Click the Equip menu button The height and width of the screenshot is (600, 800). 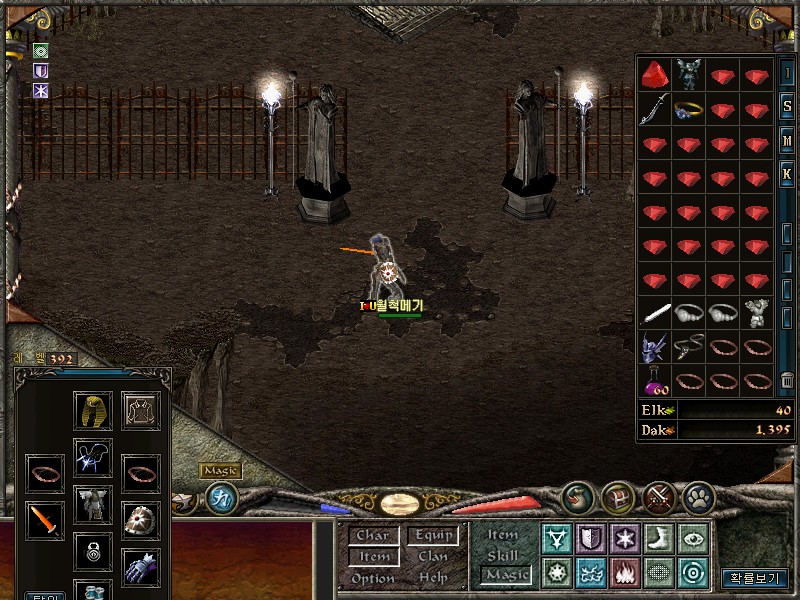[433, 536]
